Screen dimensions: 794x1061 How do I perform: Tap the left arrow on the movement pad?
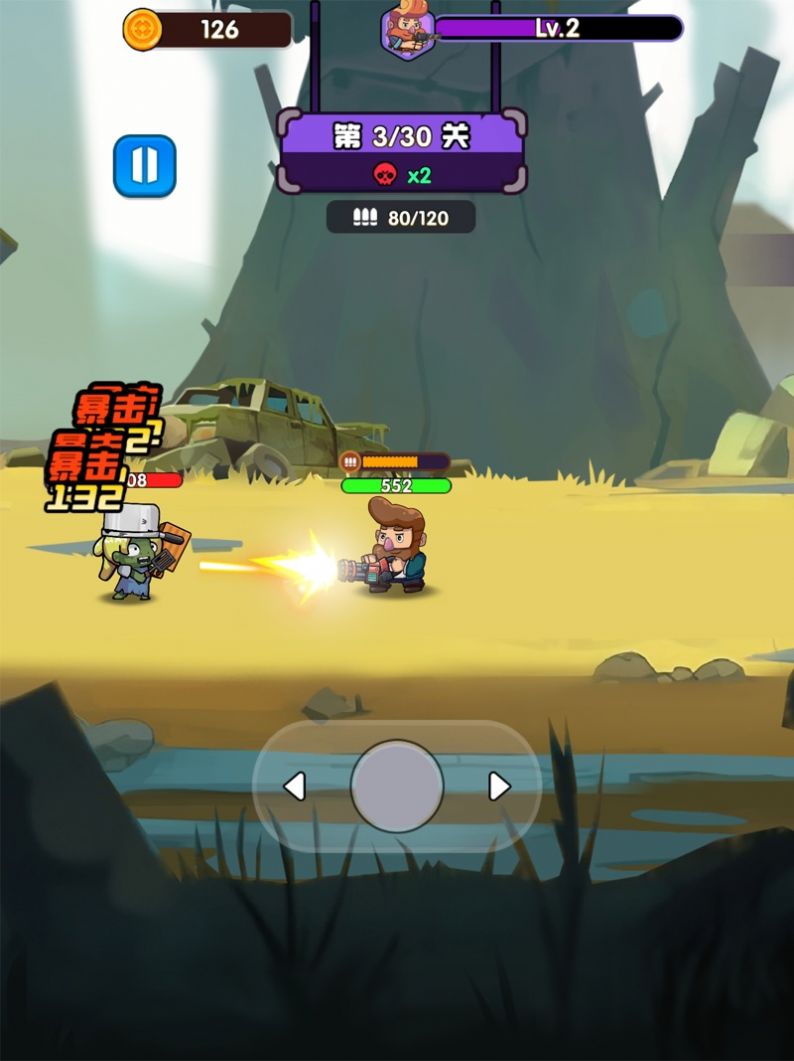click(x=294, y=787)
